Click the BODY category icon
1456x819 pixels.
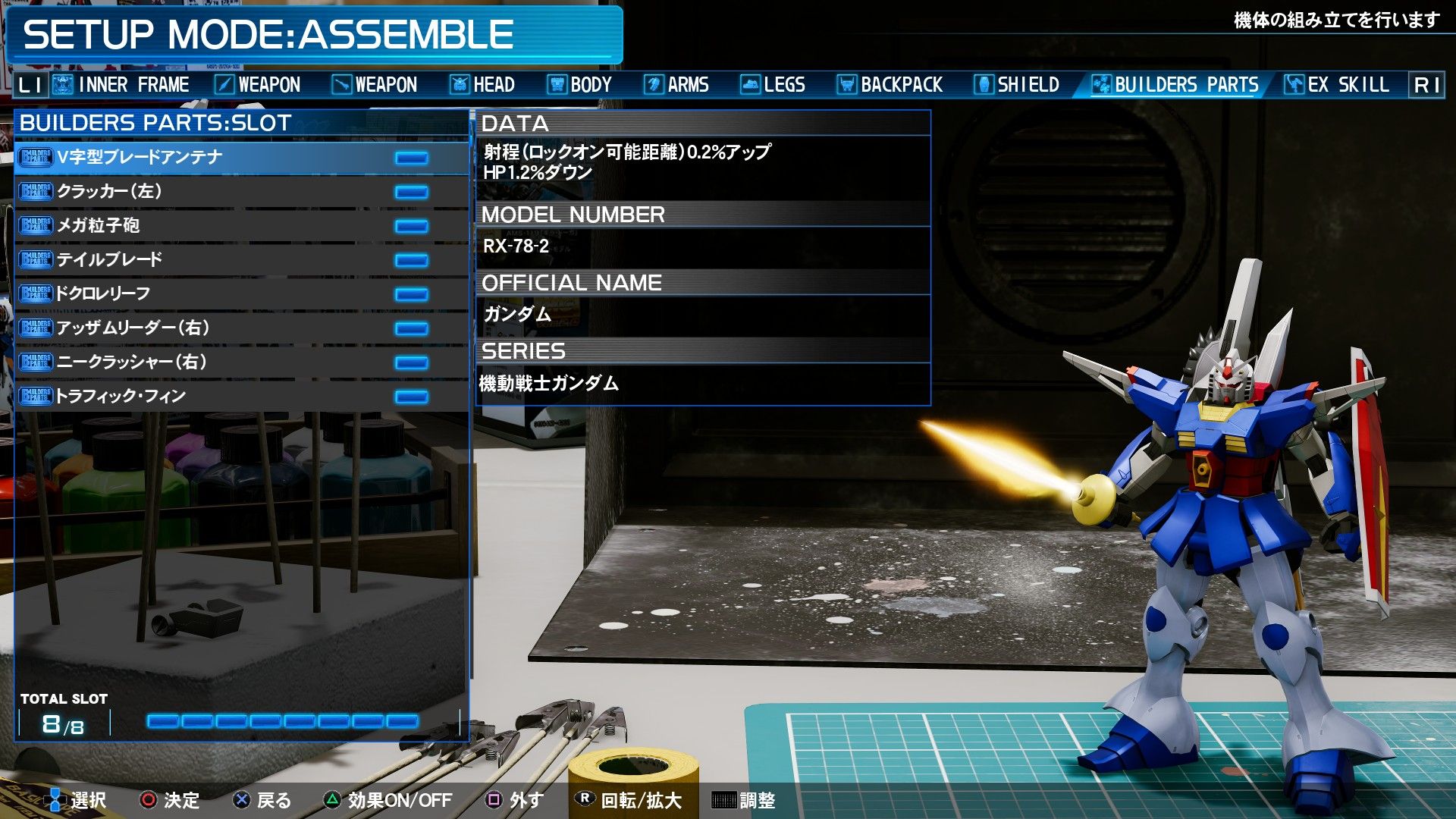(559, 84)
